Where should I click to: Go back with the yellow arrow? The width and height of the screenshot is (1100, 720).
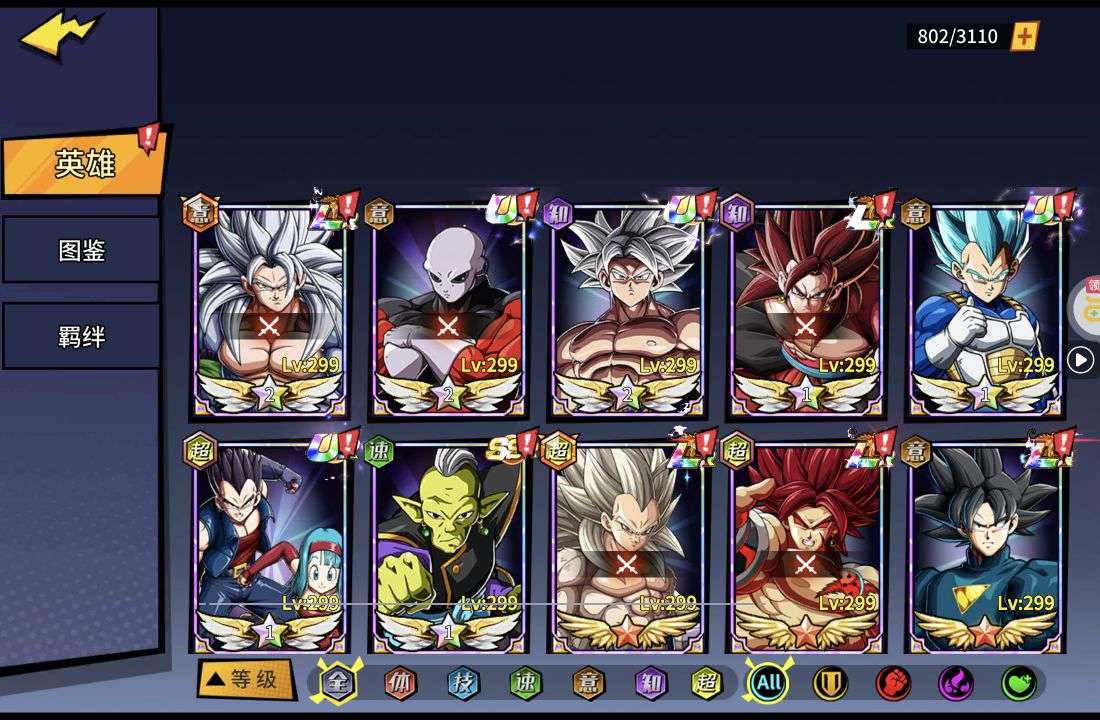[x=59, y=36]
